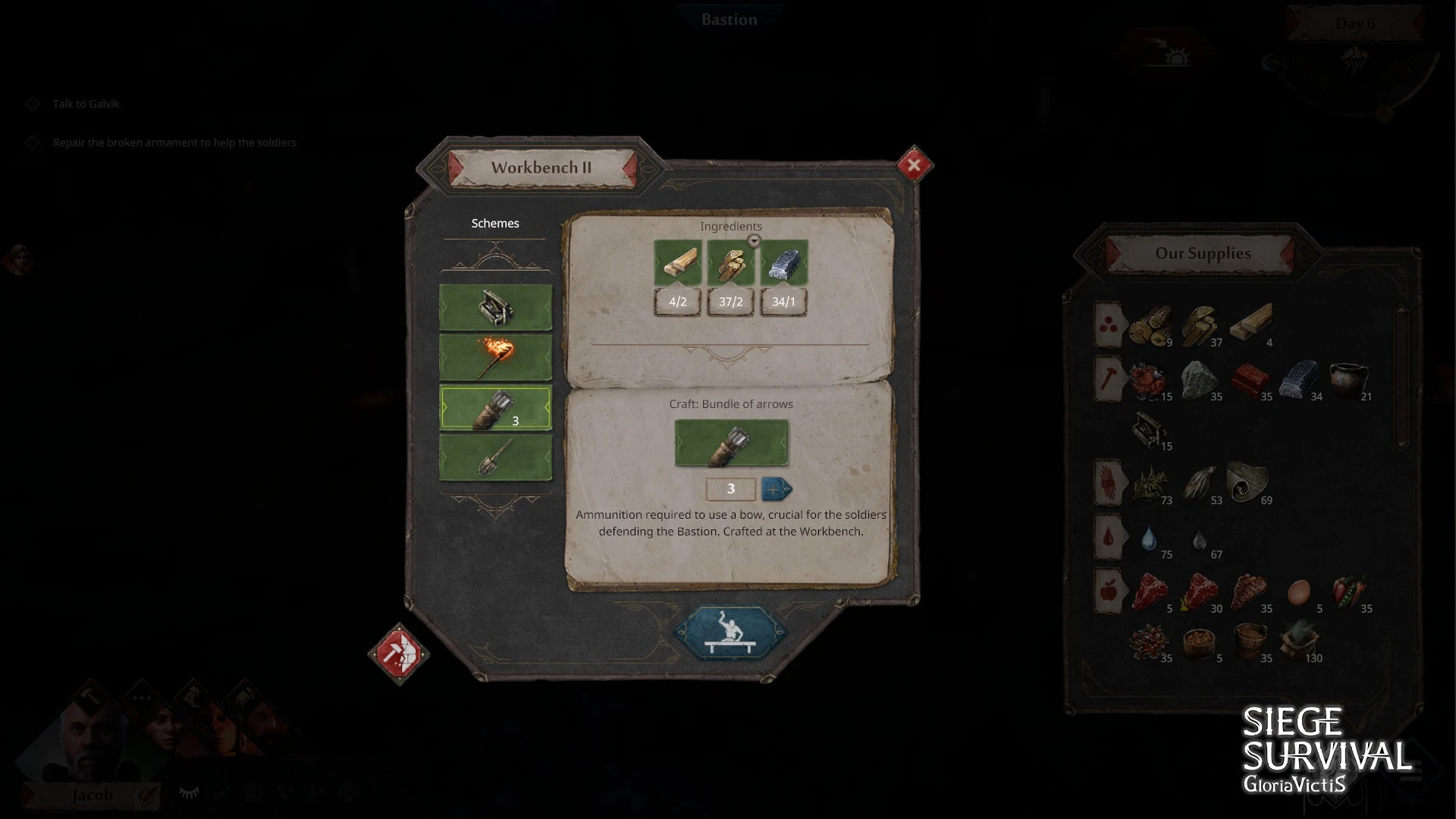The image size is (1456, 819).
Task: Select the bundle of arrows scheme
Action: tap(496, 408)
